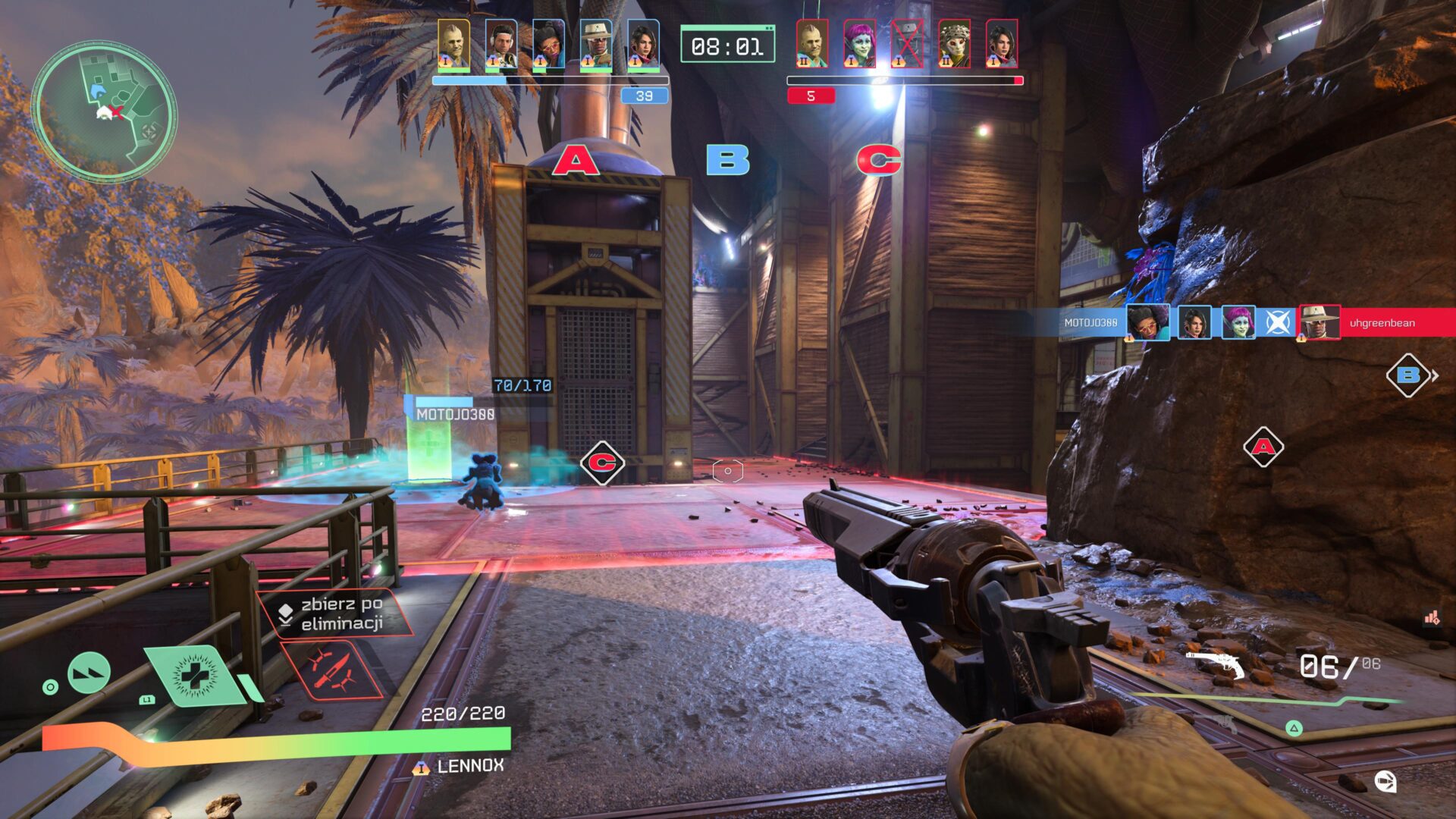Select the revolver weapon icon
The width and height of the screenshot is (1456, 819).
[1216, 664]
